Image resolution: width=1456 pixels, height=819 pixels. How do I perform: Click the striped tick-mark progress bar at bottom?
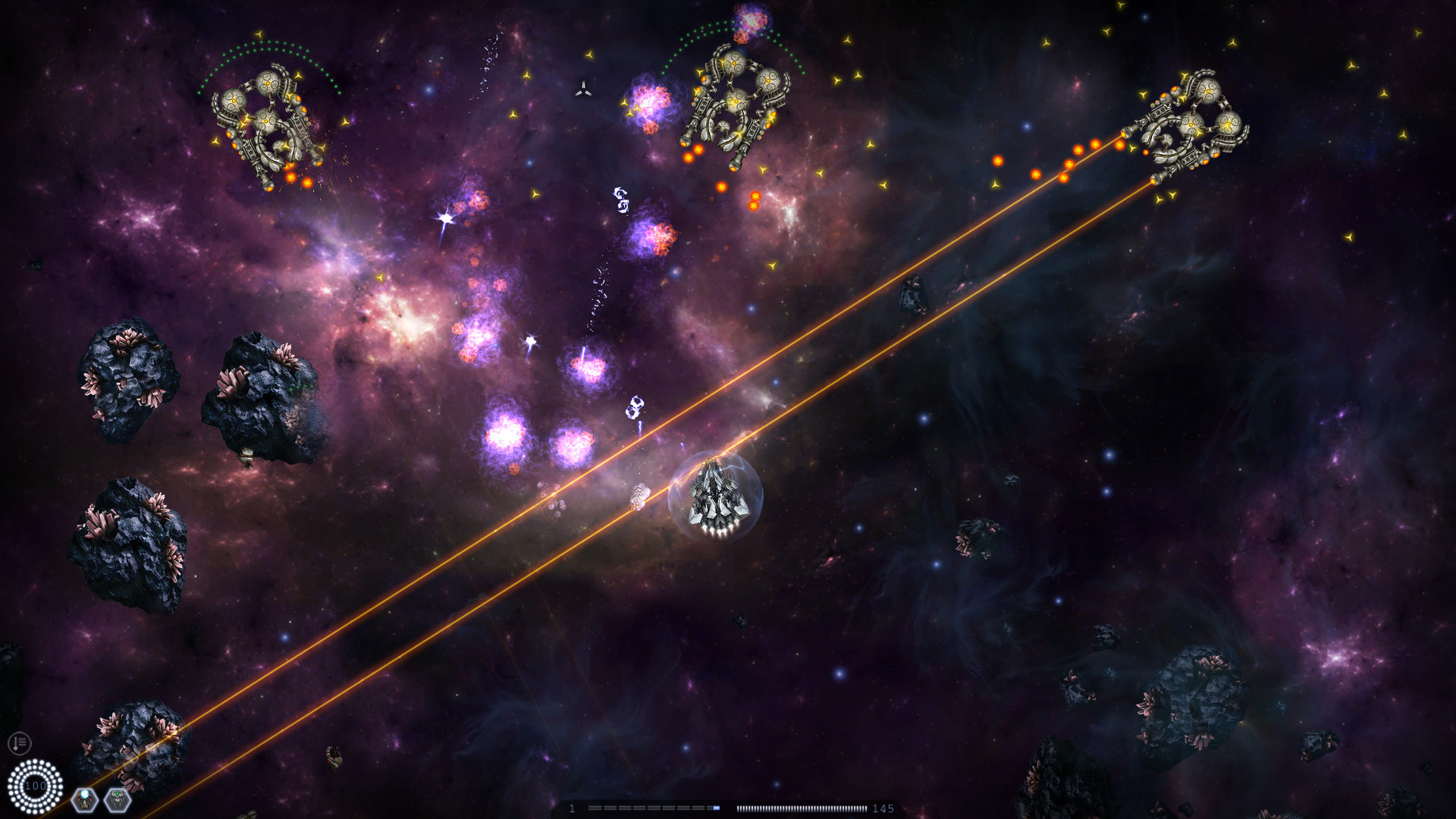(800, 808)
